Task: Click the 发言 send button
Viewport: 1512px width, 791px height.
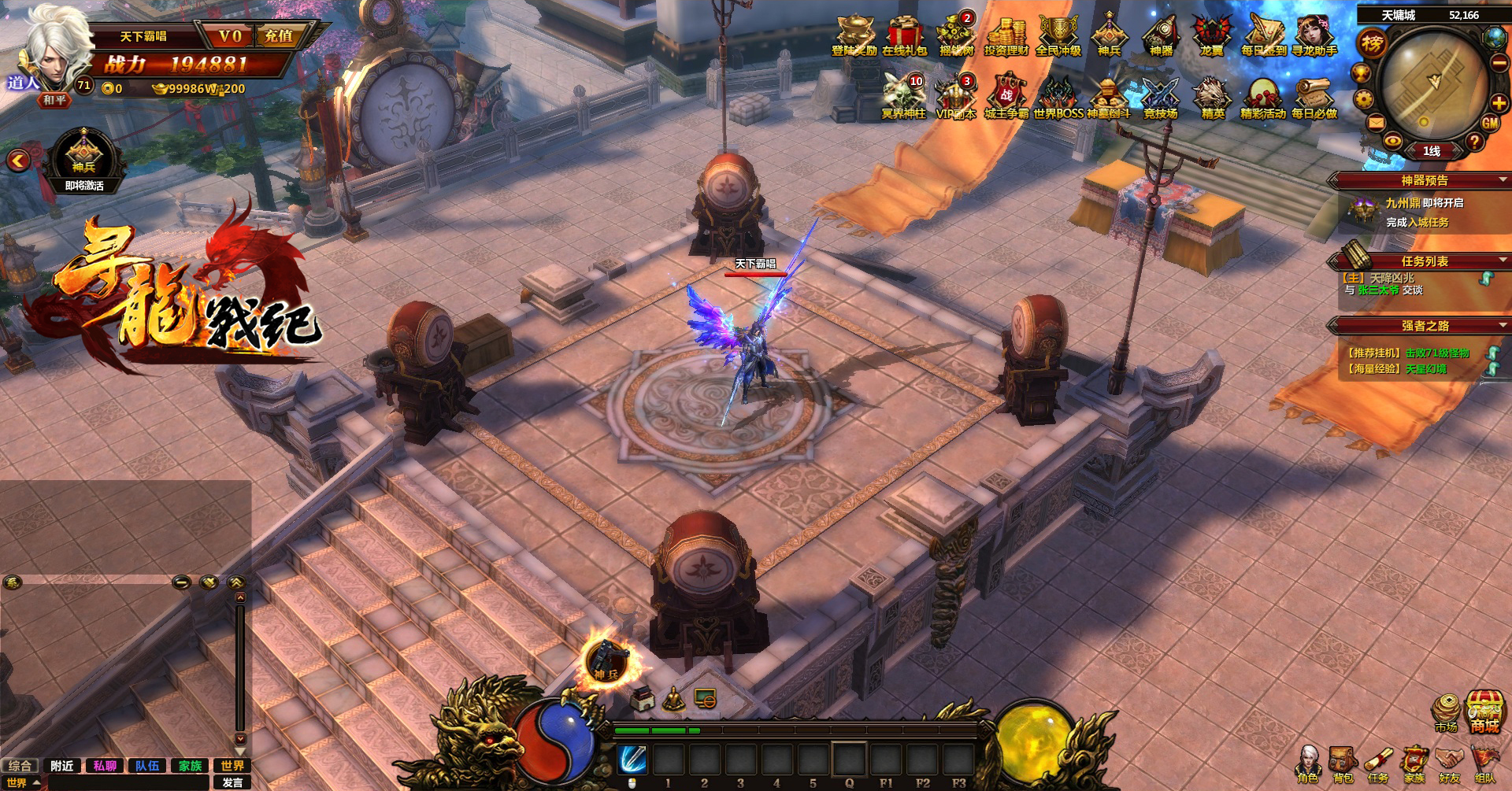Action: tap(232, 782)
